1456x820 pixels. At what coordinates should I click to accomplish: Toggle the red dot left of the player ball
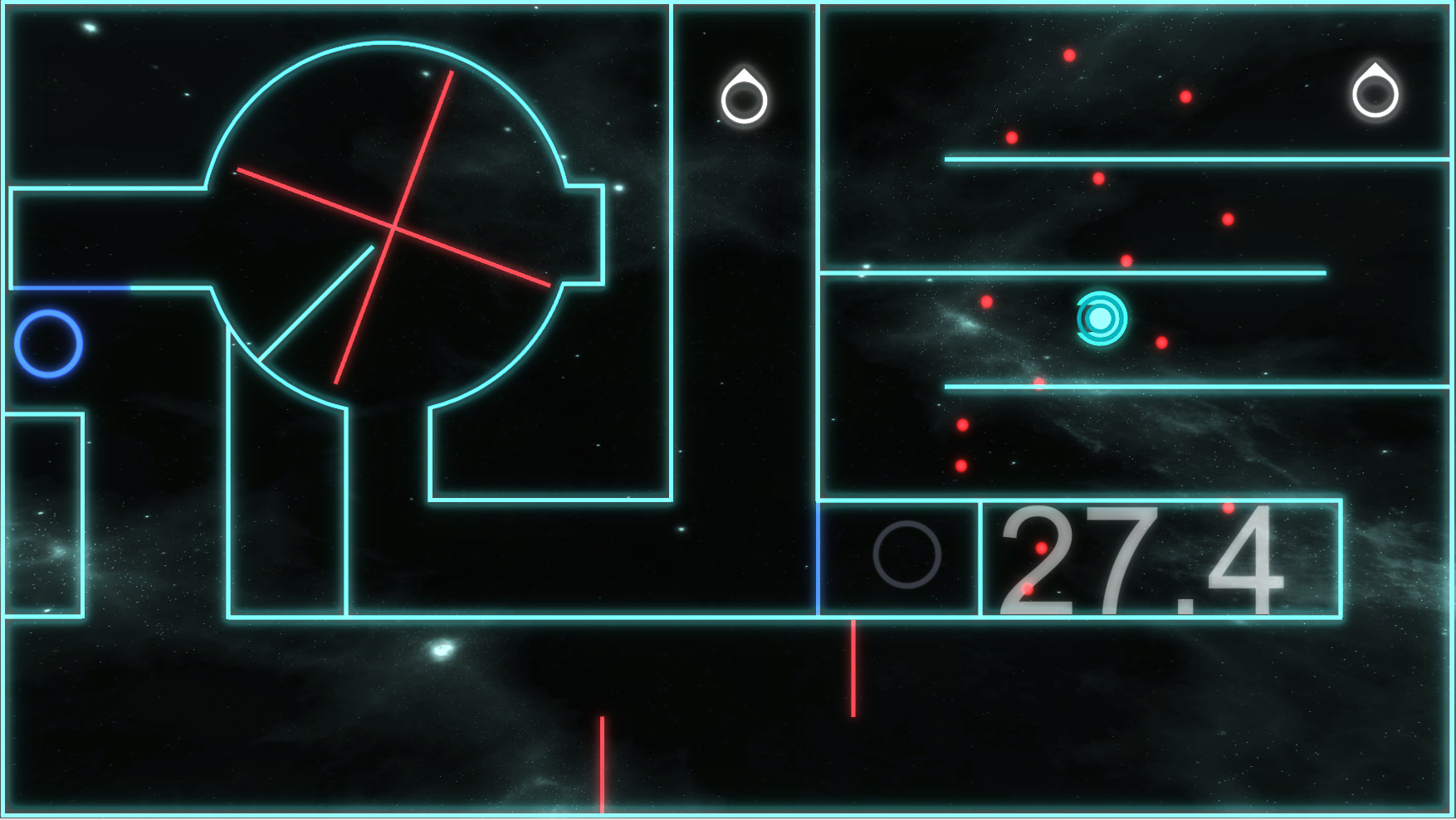click(x=985, y=300)
